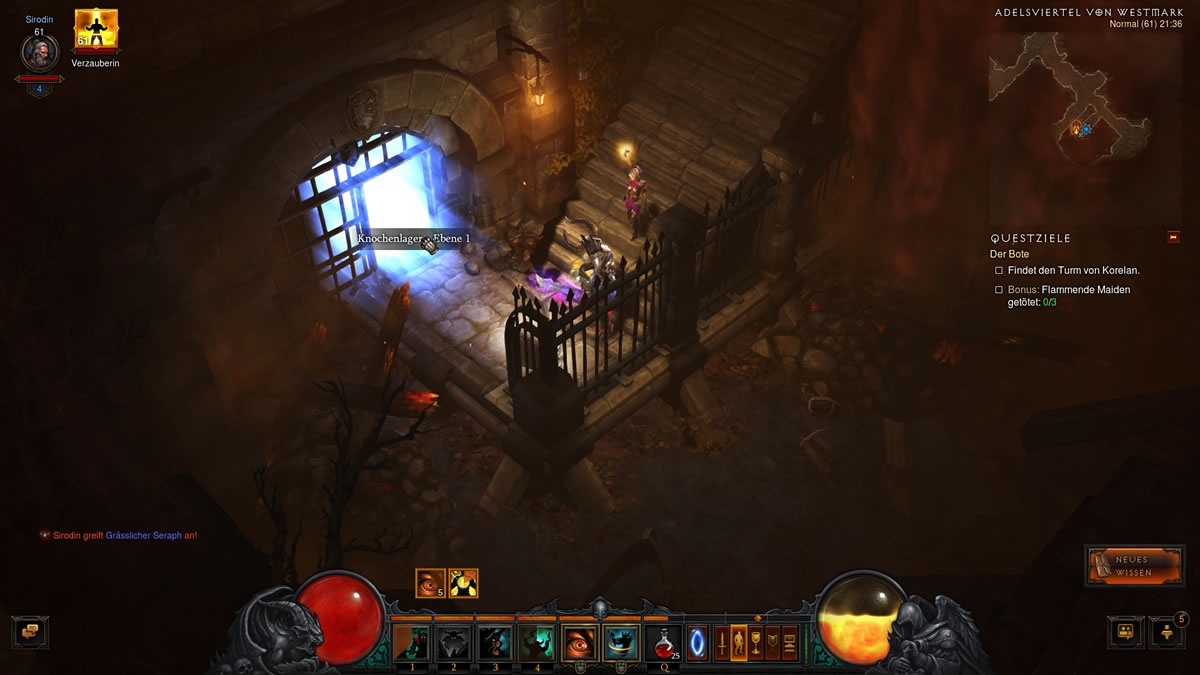Open the Der Bote quest entry
The height and width of the screenshot is (675, 1200).
[x=1009, y=254]
